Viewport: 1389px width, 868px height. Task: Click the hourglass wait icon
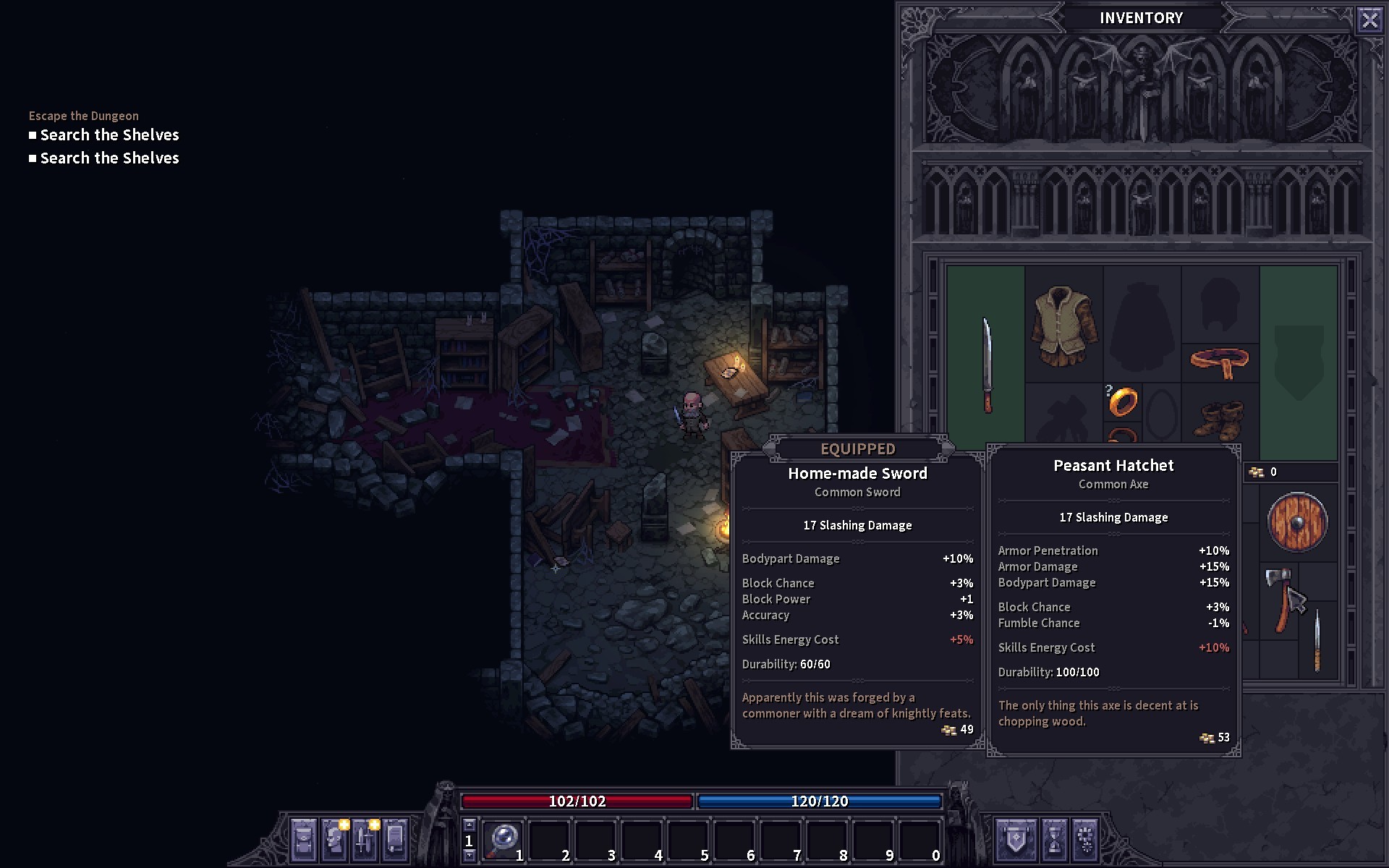(x=1055, y=841)
